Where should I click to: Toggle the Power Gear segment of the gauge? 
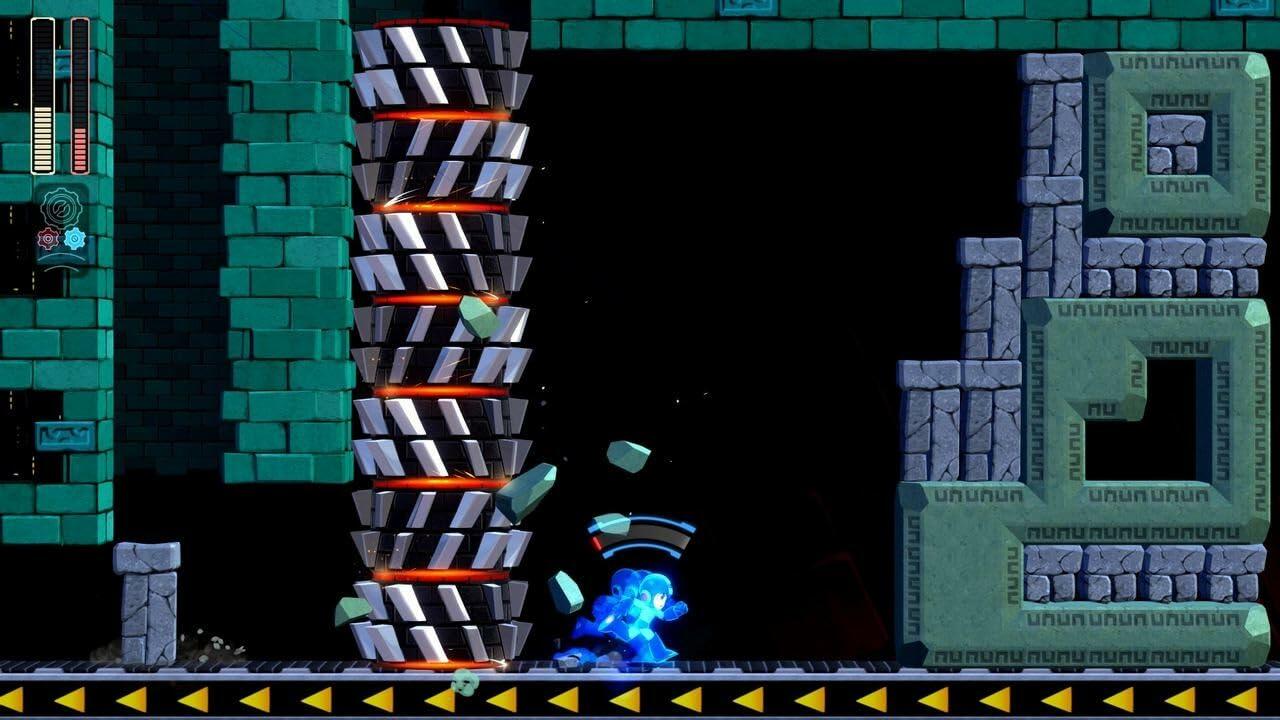pos(597,542)
